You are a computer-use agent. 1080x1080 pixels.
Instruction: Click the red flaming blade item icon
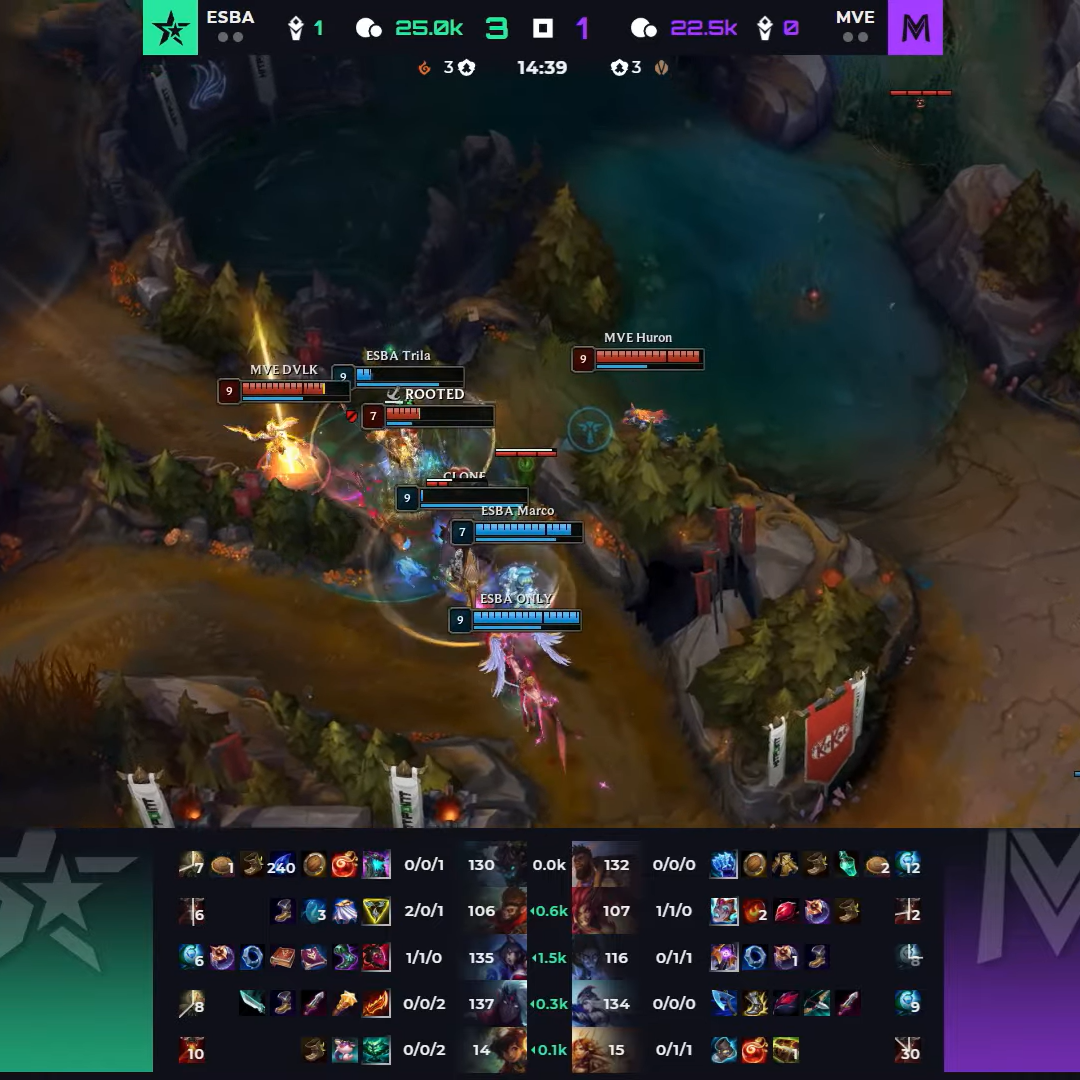tap(376, 1003)
